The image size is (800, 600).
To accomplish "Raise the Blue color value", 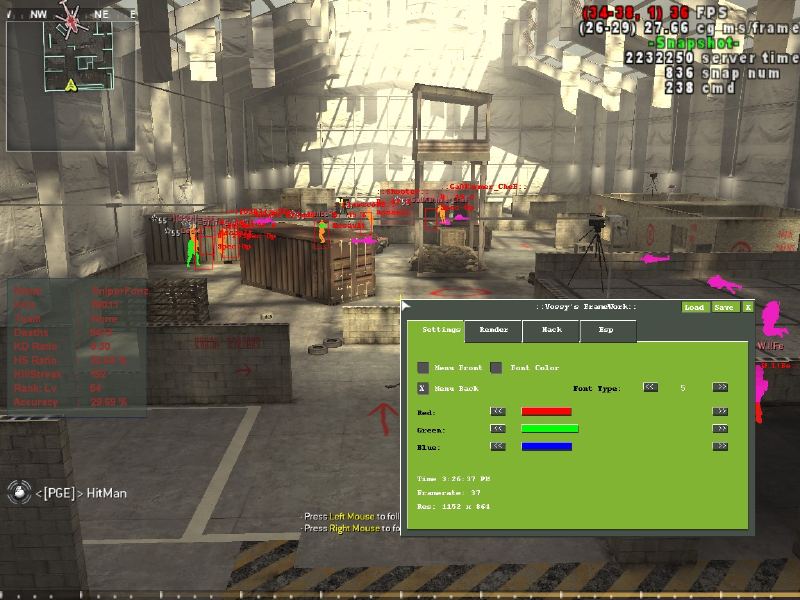I will [720, 447].
